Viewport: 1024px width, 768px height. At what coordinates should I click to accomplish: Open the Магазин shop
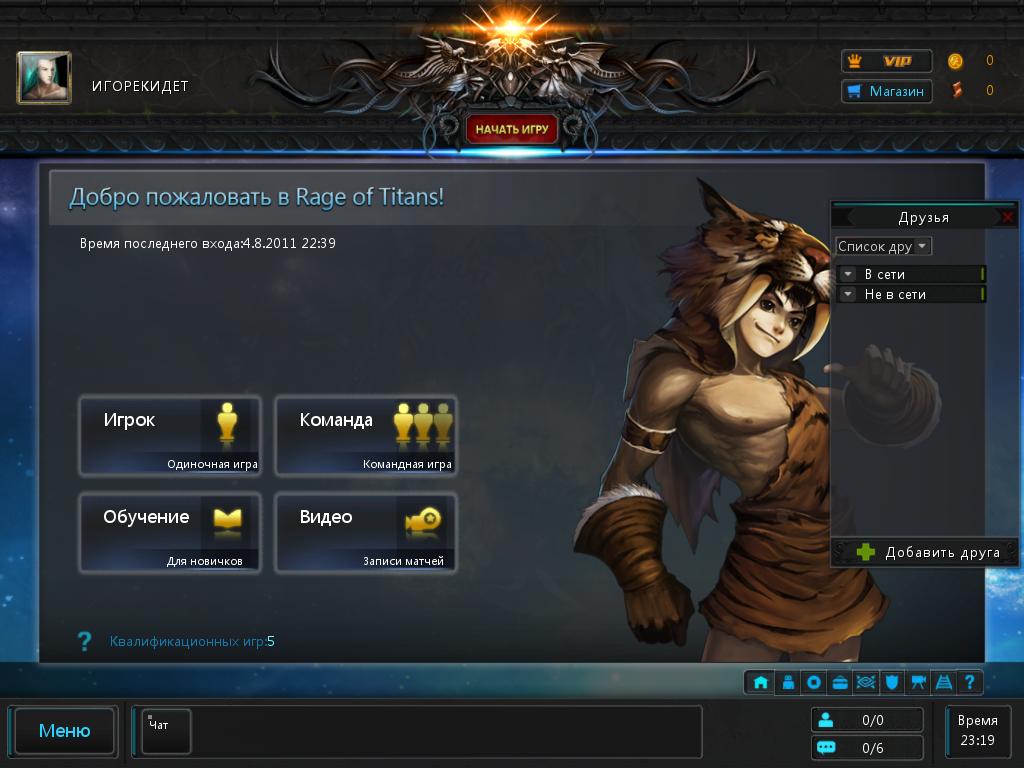click(x=887, y=92)
